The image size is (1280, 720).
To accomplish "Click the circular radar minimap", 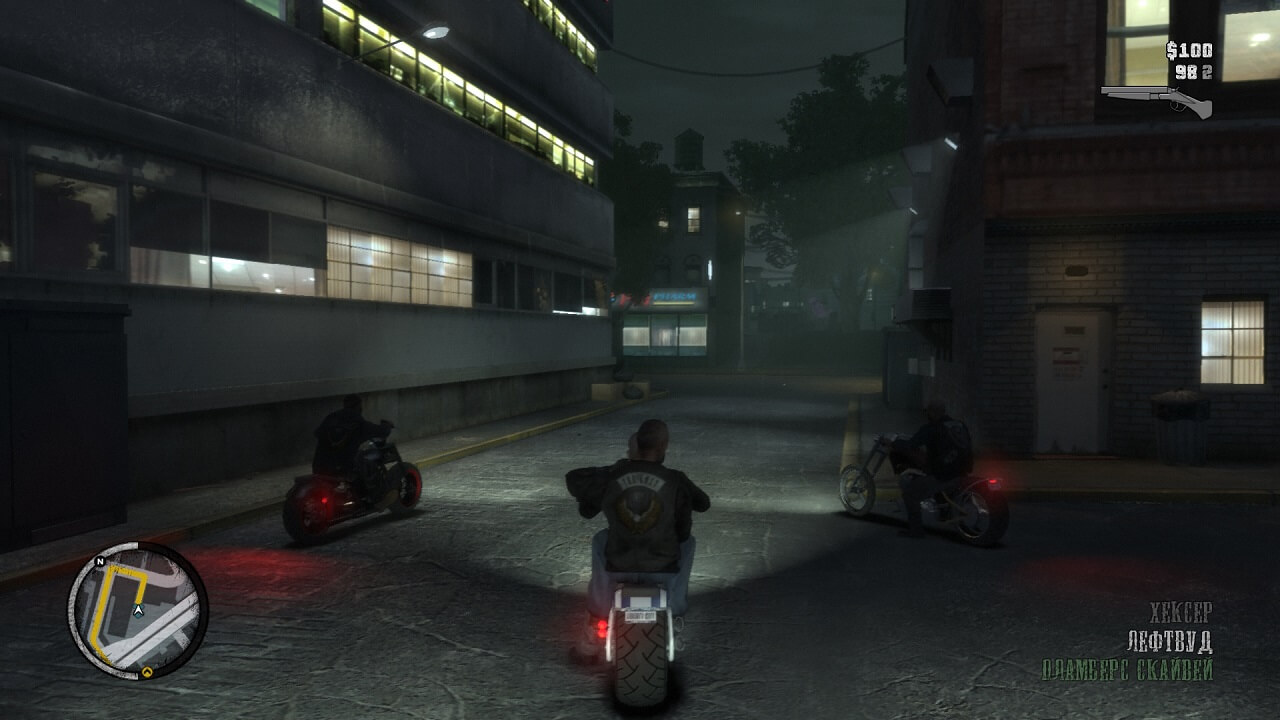I will click(x=138, y=611).
